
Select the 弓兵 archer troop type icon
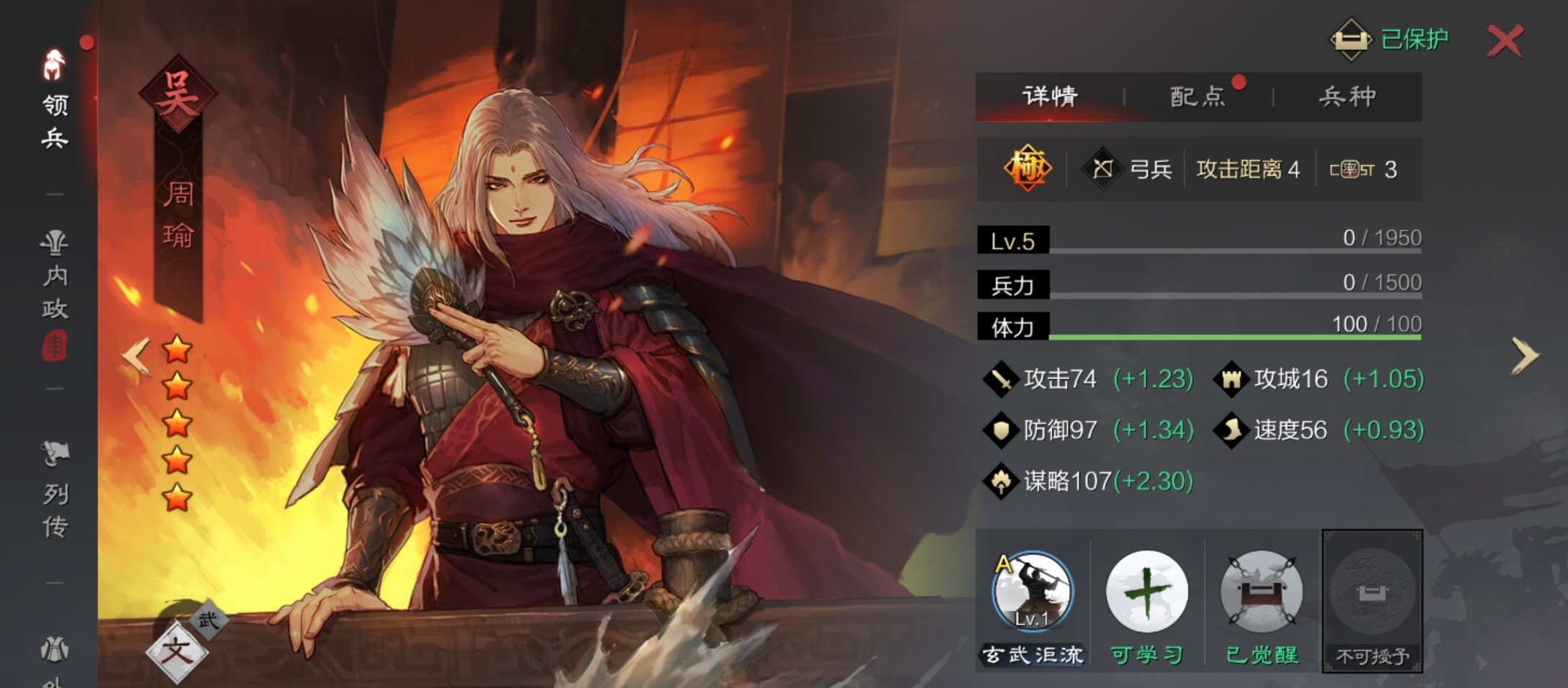[x=1103, y=169]
